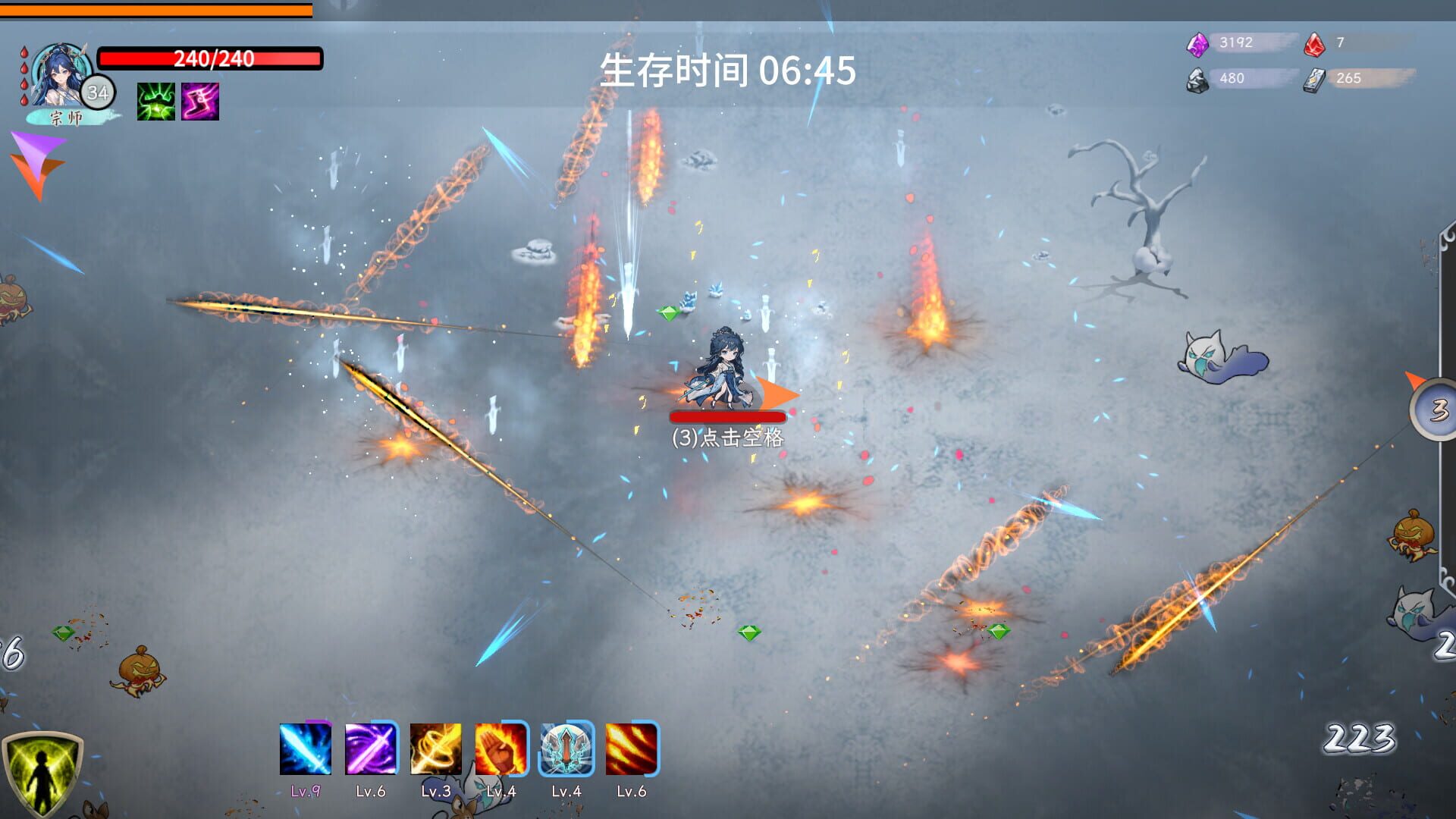Open the circular counter showing 3 on right edge
The image size is (1456, 819).
(x=1439, y=409)
